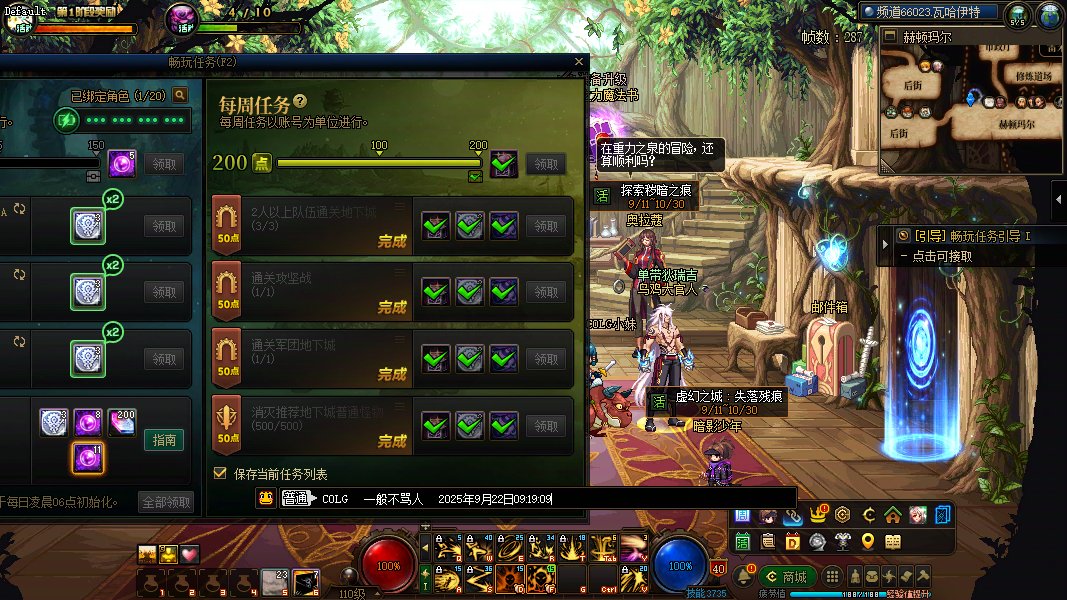Claim reward for 通关军团地下城 task
This screenshot has width=1067, height=600.
coord(546,359)
